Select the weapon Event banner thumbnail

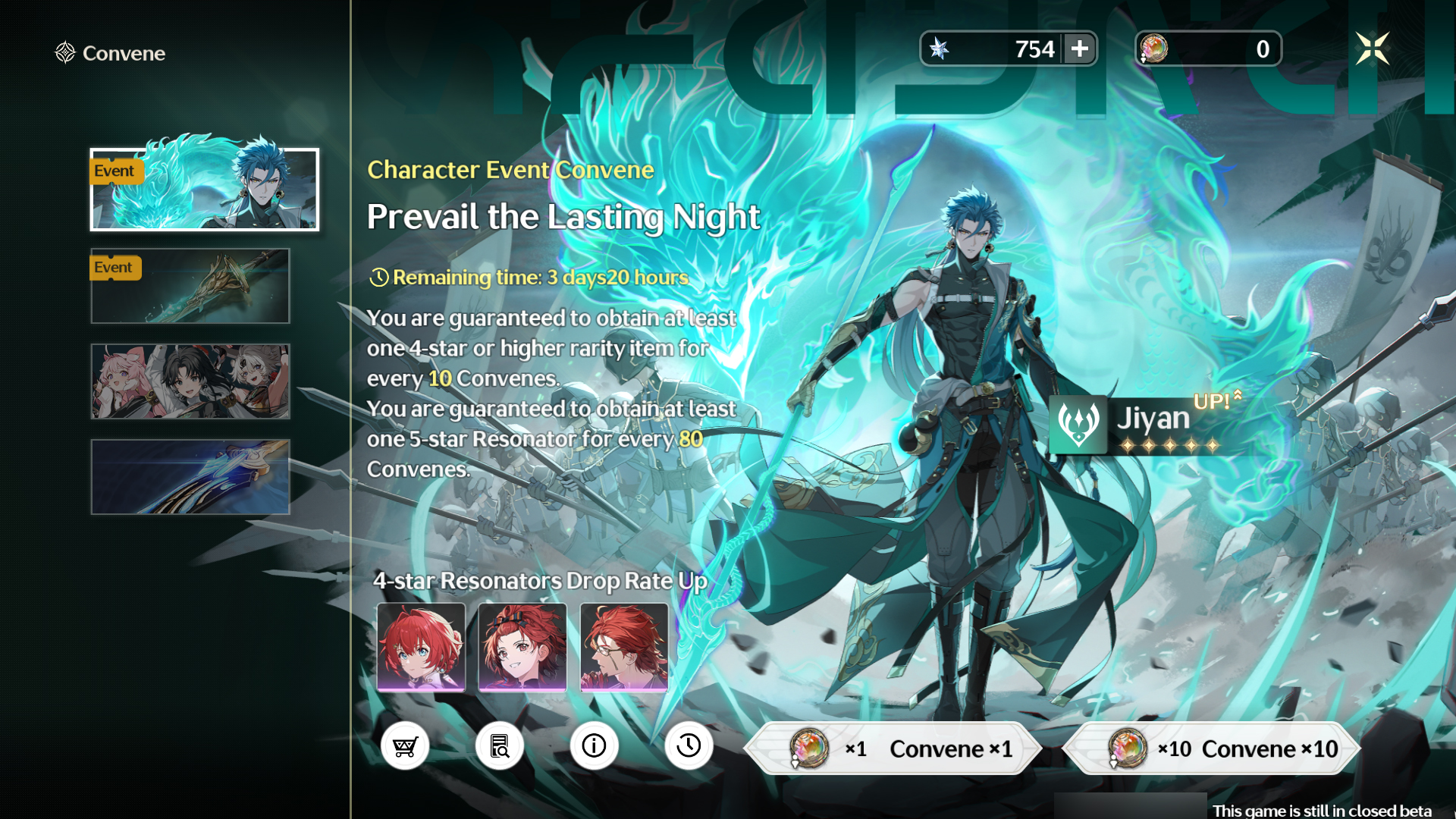190,286
